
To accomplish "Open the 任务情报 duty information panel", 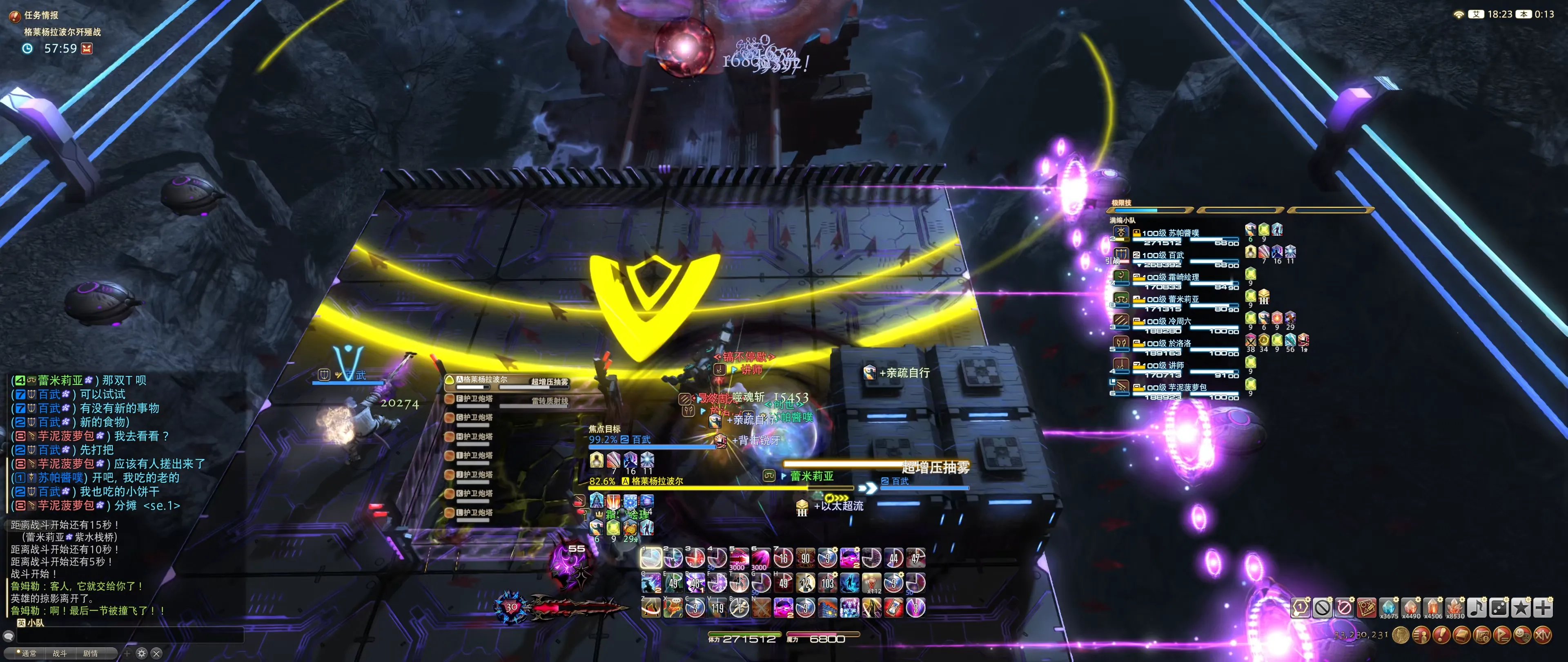I will 41,15.
